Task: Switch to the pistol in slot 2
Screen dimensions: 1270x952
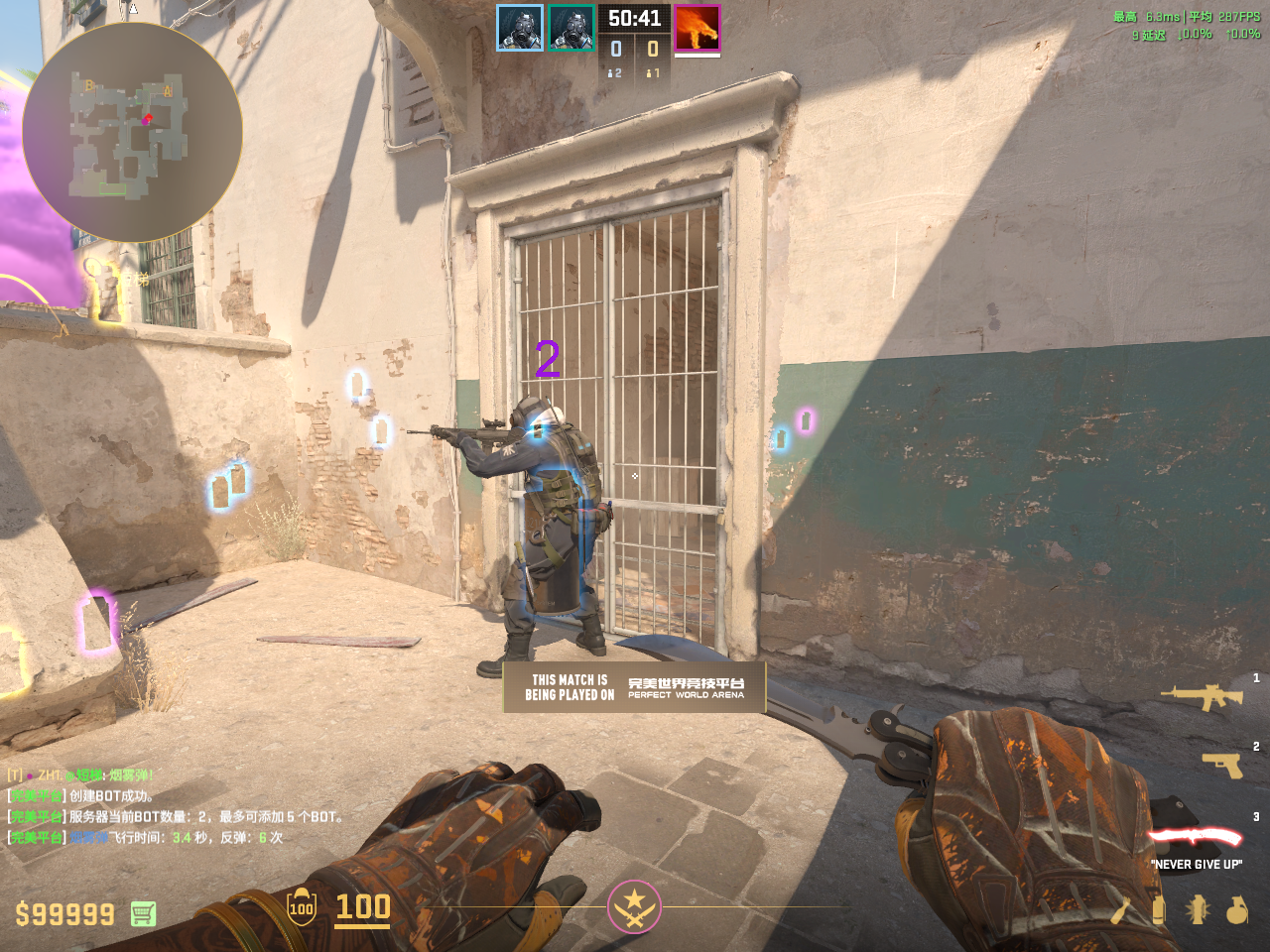Action: 1222,765
